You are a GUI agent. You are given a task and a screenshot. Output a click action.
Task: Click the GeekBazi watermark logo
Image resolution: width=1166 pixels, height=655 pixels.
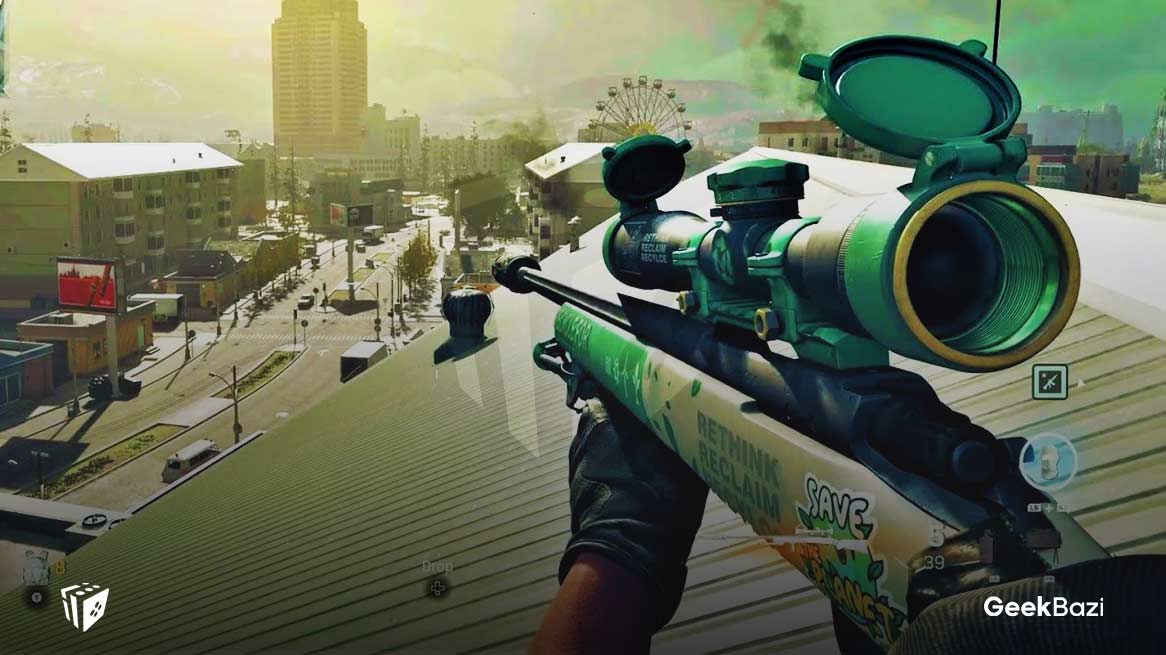pos(1043,607)
